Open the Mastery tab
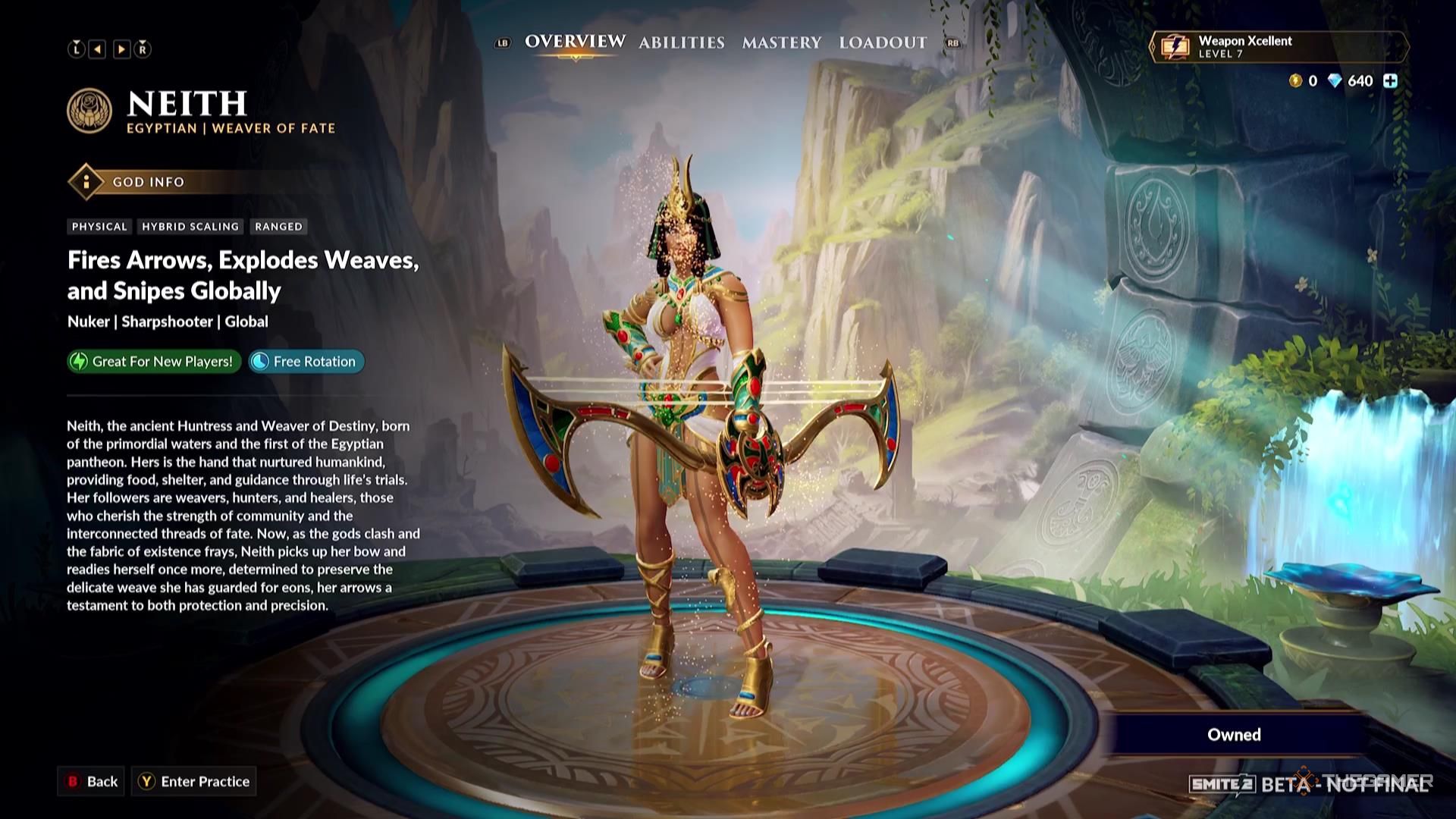 pos(781,43)
